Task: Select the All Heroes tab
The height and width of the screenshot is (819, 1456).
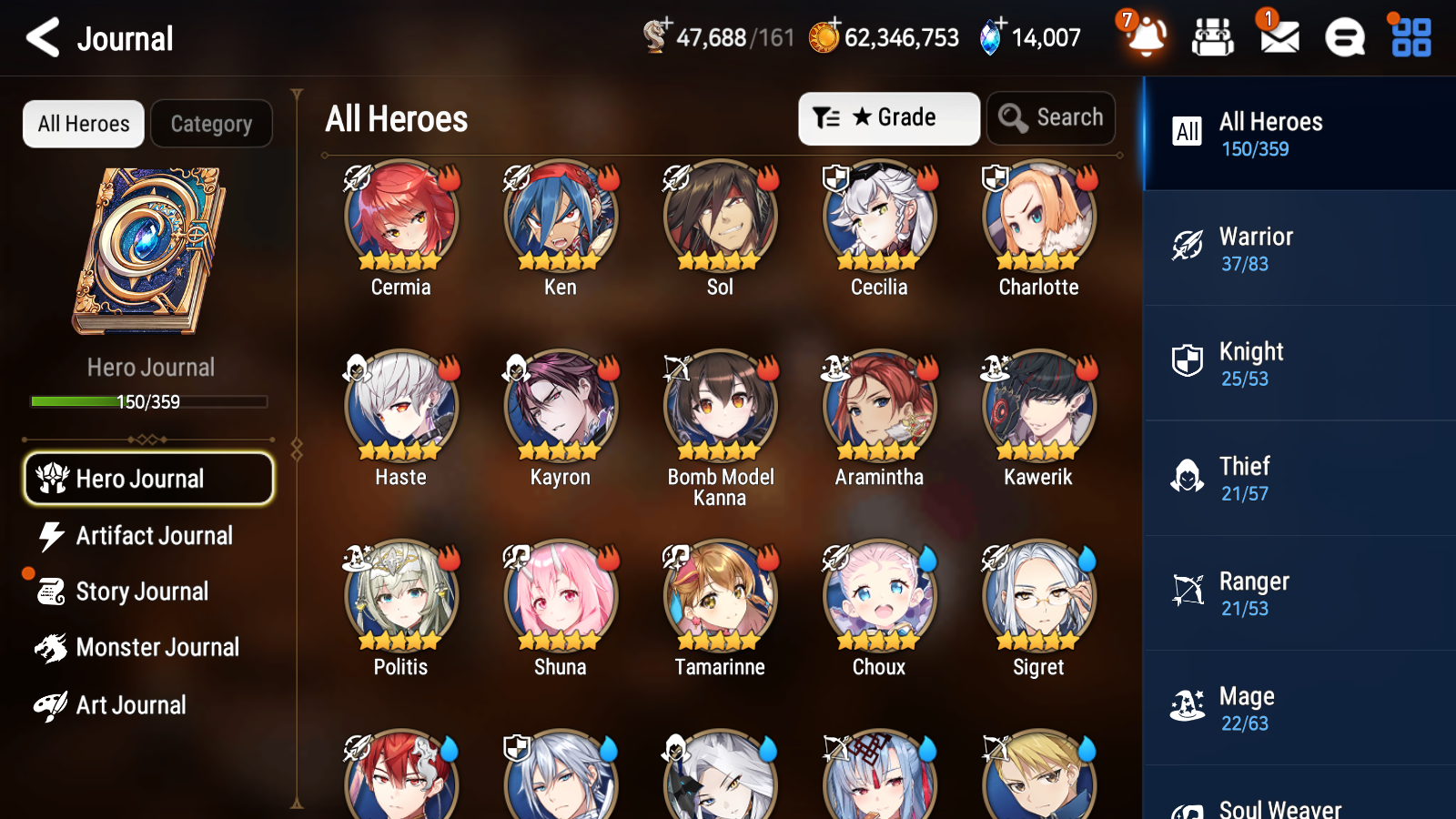Action: [x=83, y=124]
